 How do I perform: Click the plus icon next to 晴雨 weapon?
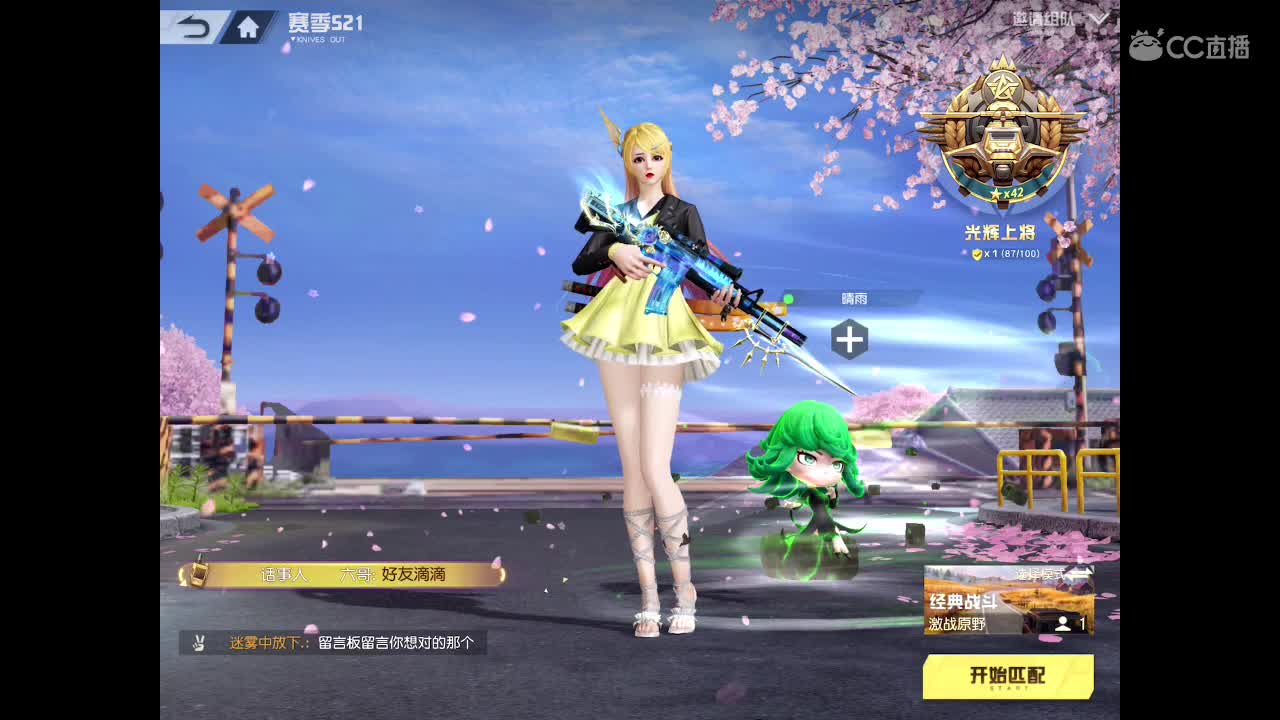848,339
